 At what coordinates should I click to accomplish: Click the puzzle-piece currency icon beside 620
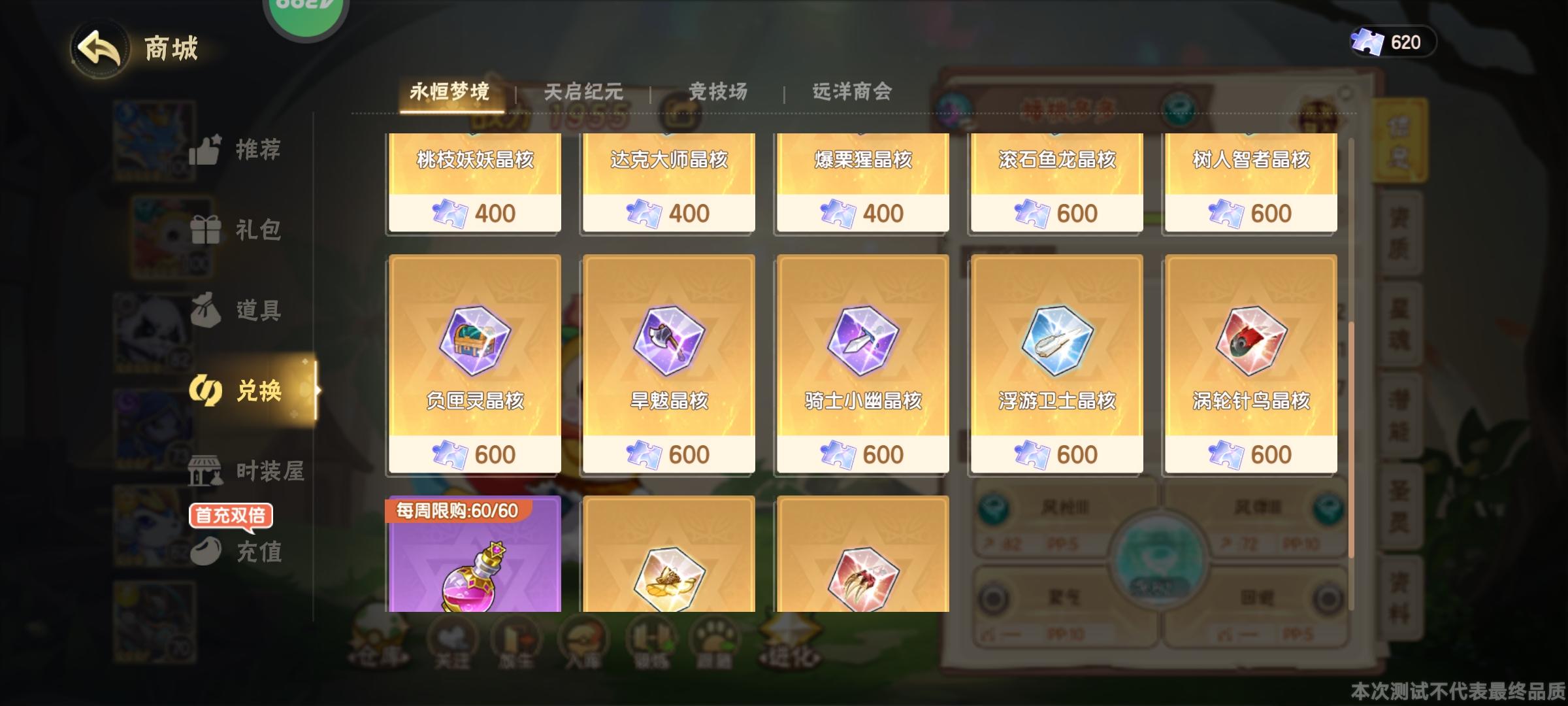click(1369, 42)
